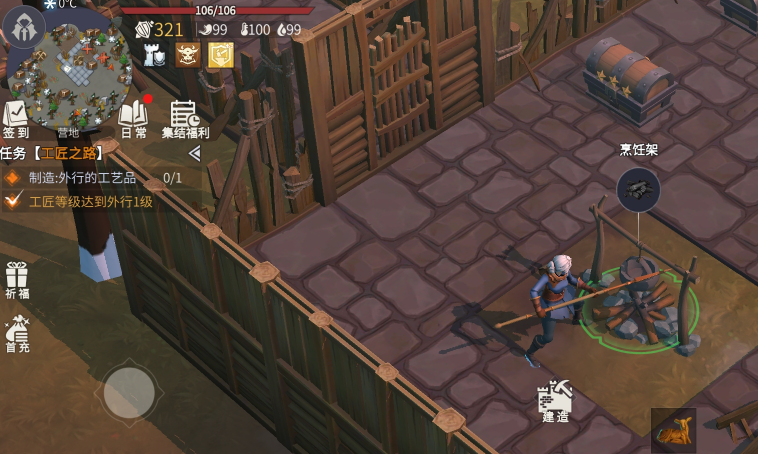Select the resting deer pet icon

click(x=673, y=430)
